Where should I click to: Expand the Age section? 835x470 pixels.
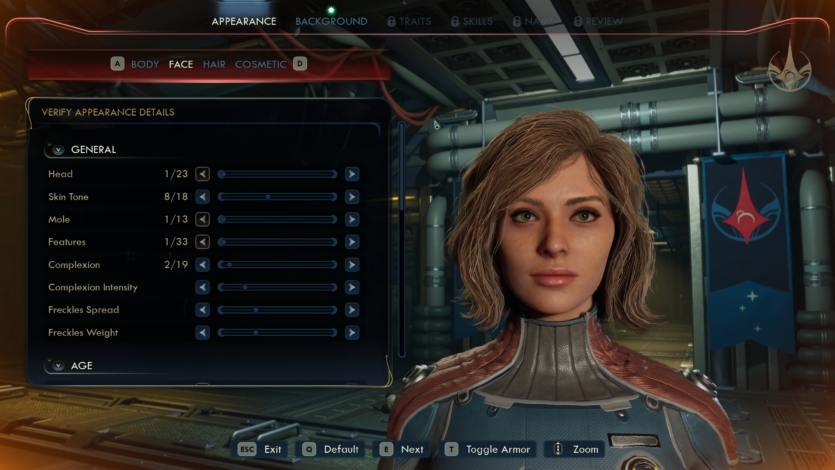coord(58,366)
